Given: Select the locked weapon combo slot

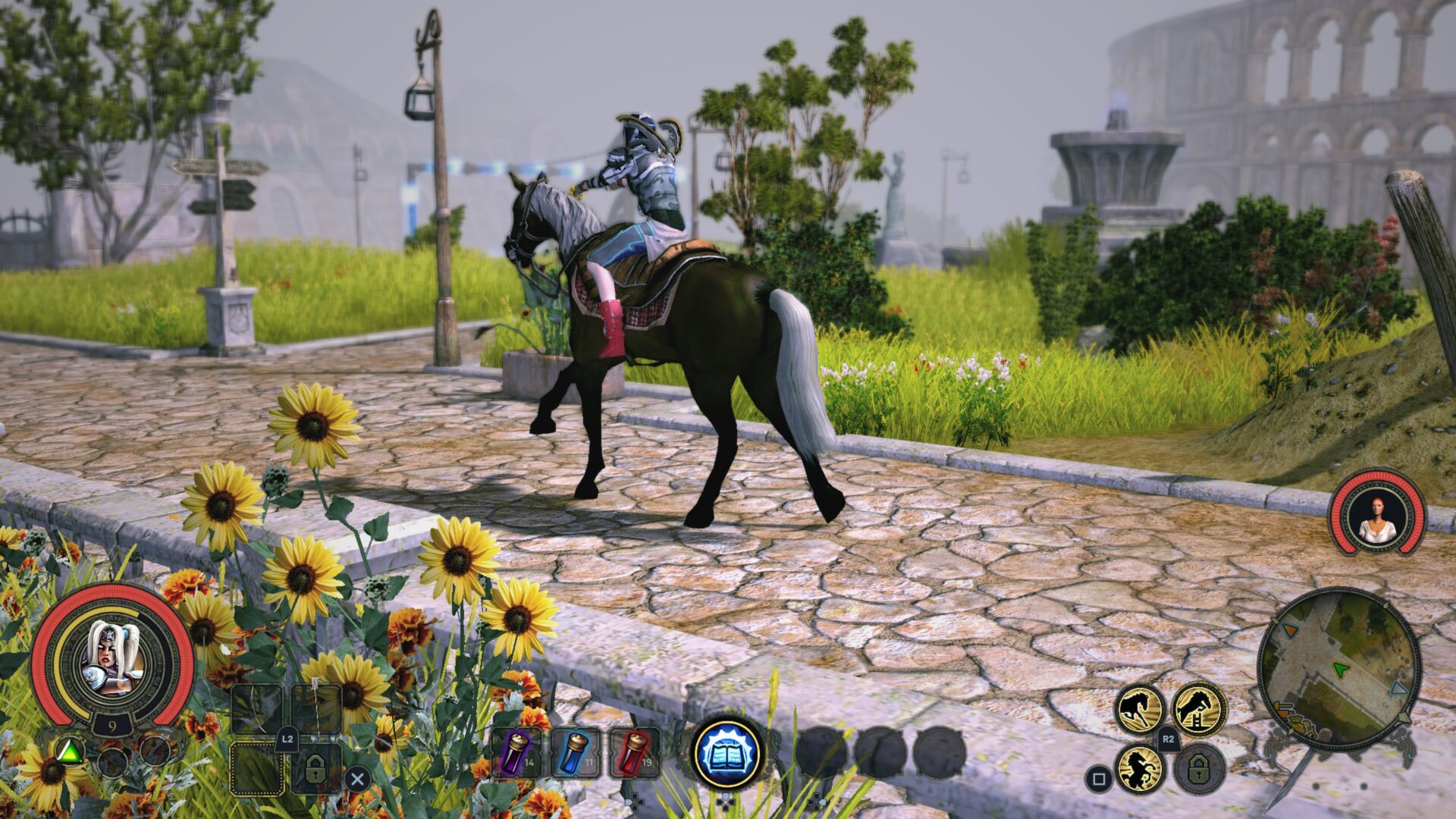Looking at the screenshot, I should tap(315, 768).
